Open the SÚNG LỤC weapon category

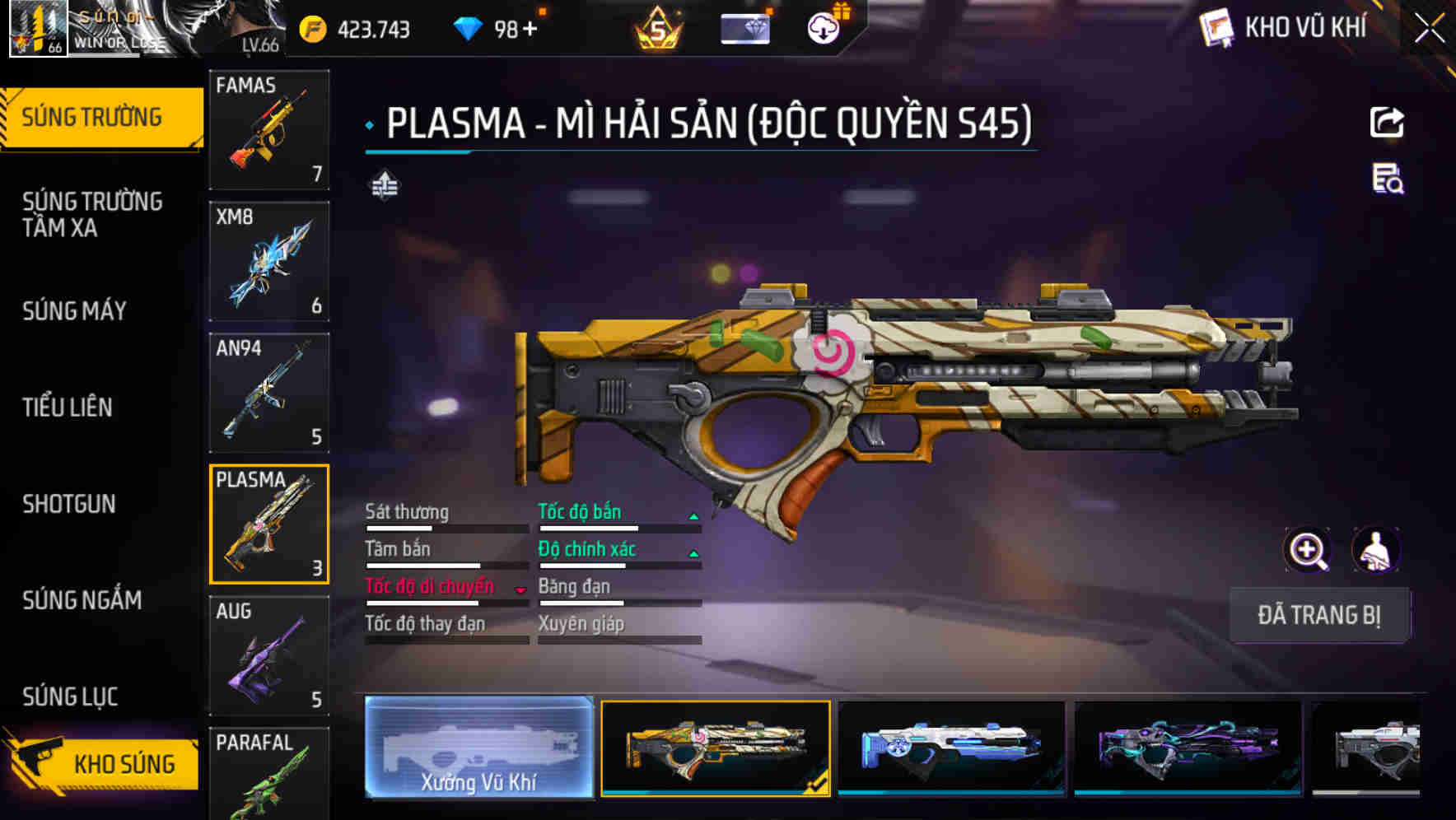tap(70, 697)
